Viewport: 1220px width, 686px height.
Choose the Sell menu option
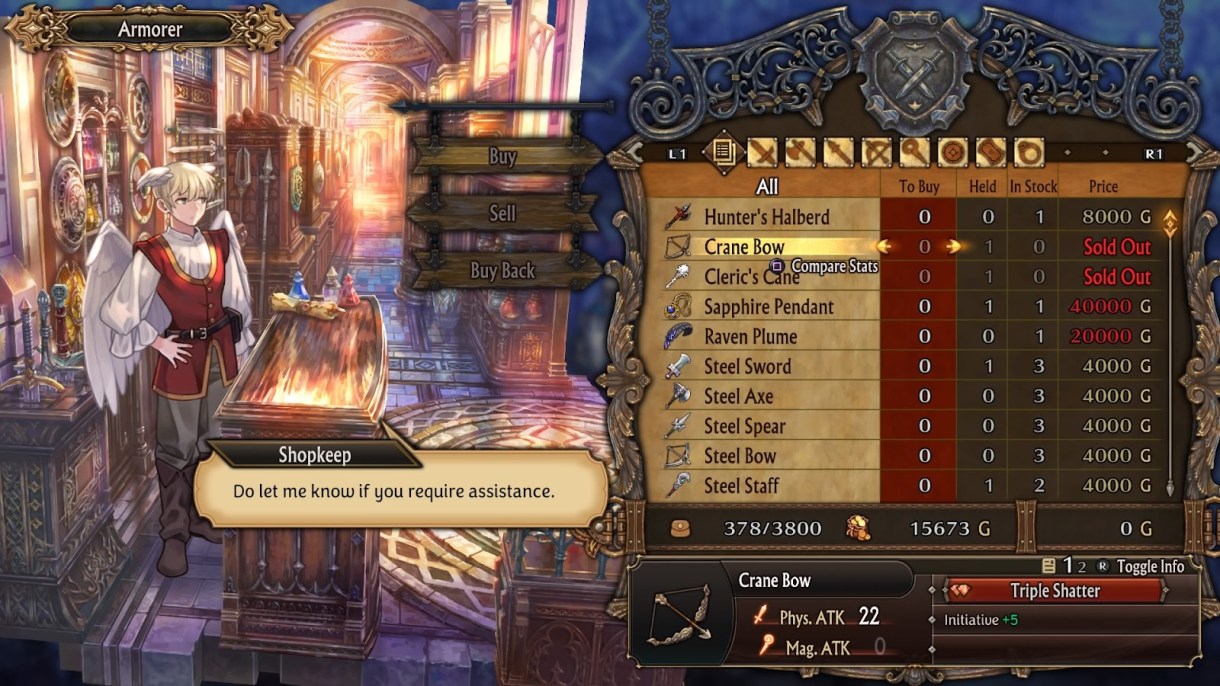pyautogui.click(x=503, y=213)
